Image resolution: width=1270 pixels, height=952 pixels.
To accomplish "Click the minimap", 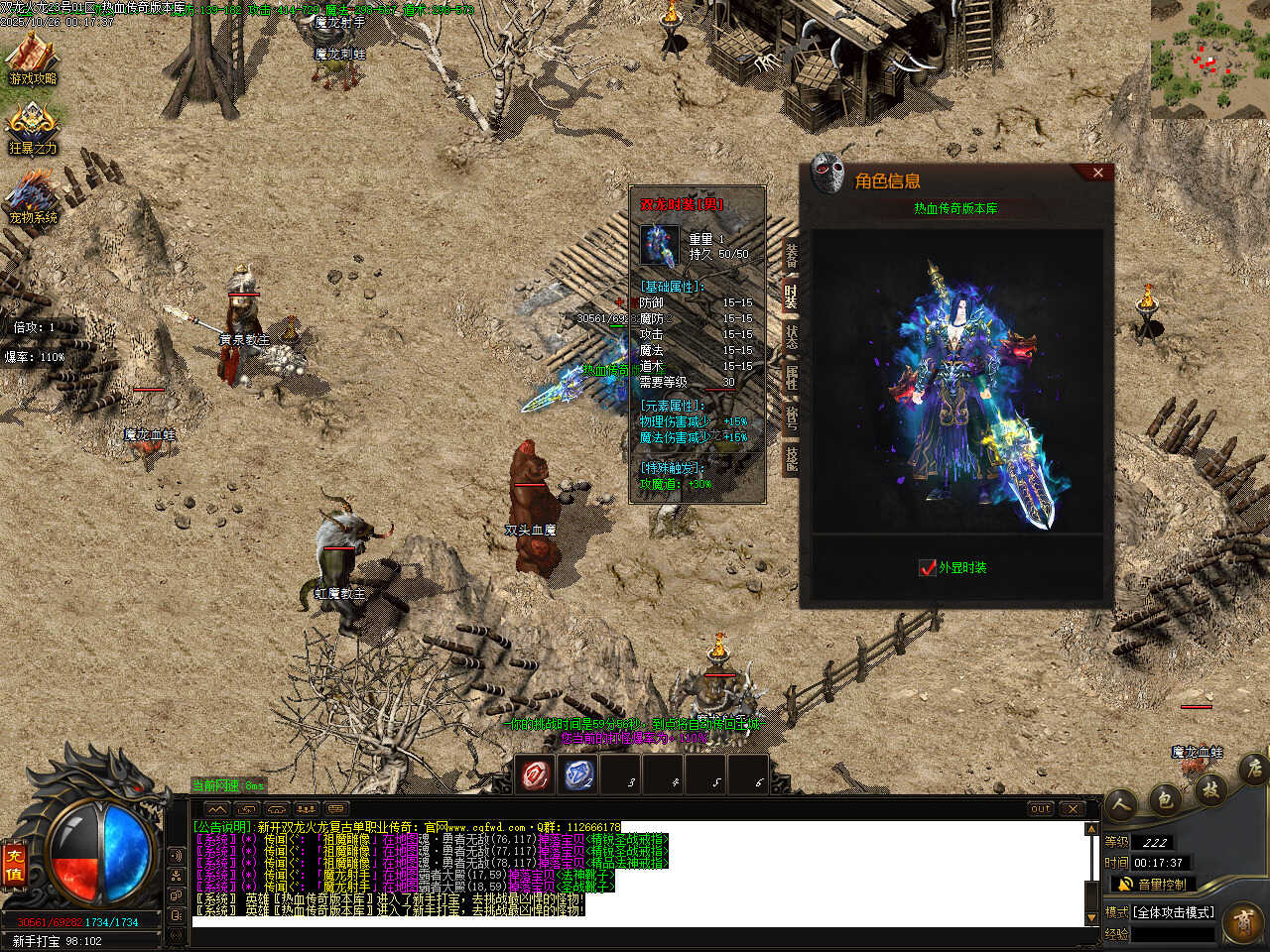I will coord(1209,59).
